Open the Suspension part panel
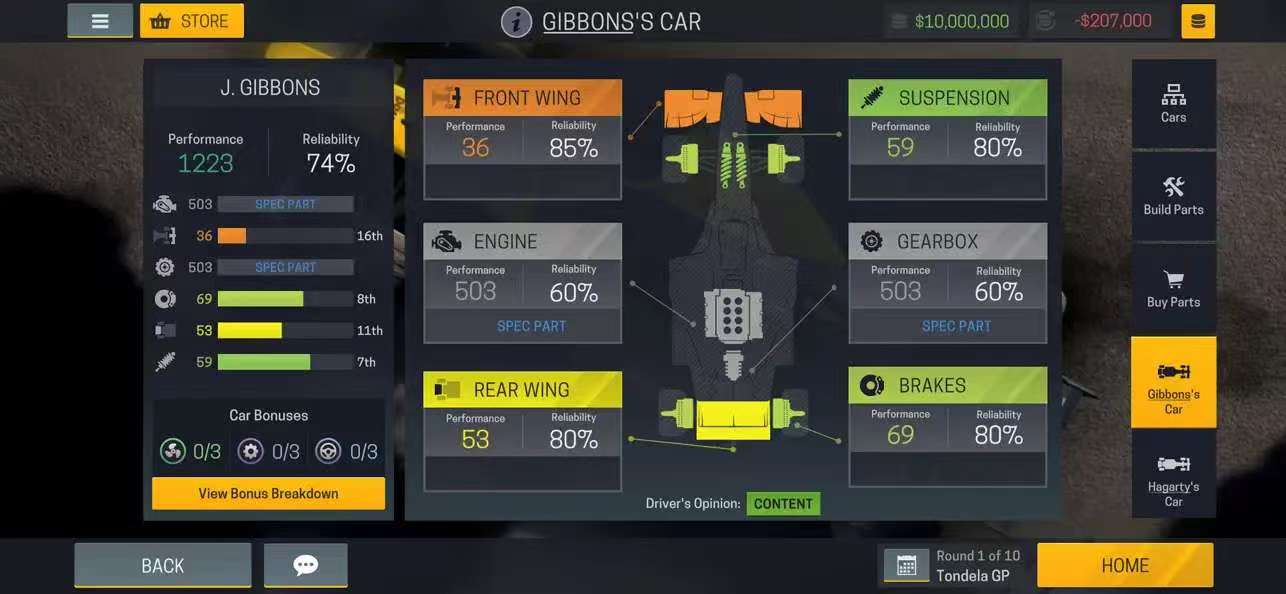The width and height of the screenshot is (1286, 594). click(x=947, y=139)
